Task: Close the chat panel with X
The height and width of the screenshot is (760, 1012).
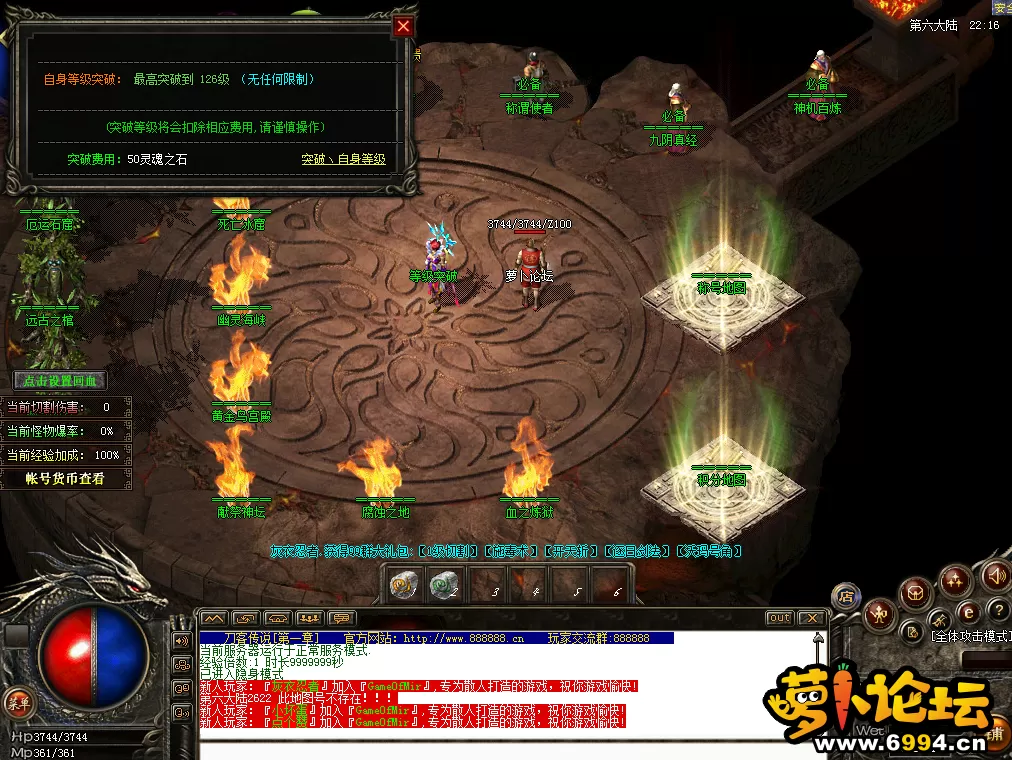Action: coord(811,618)
